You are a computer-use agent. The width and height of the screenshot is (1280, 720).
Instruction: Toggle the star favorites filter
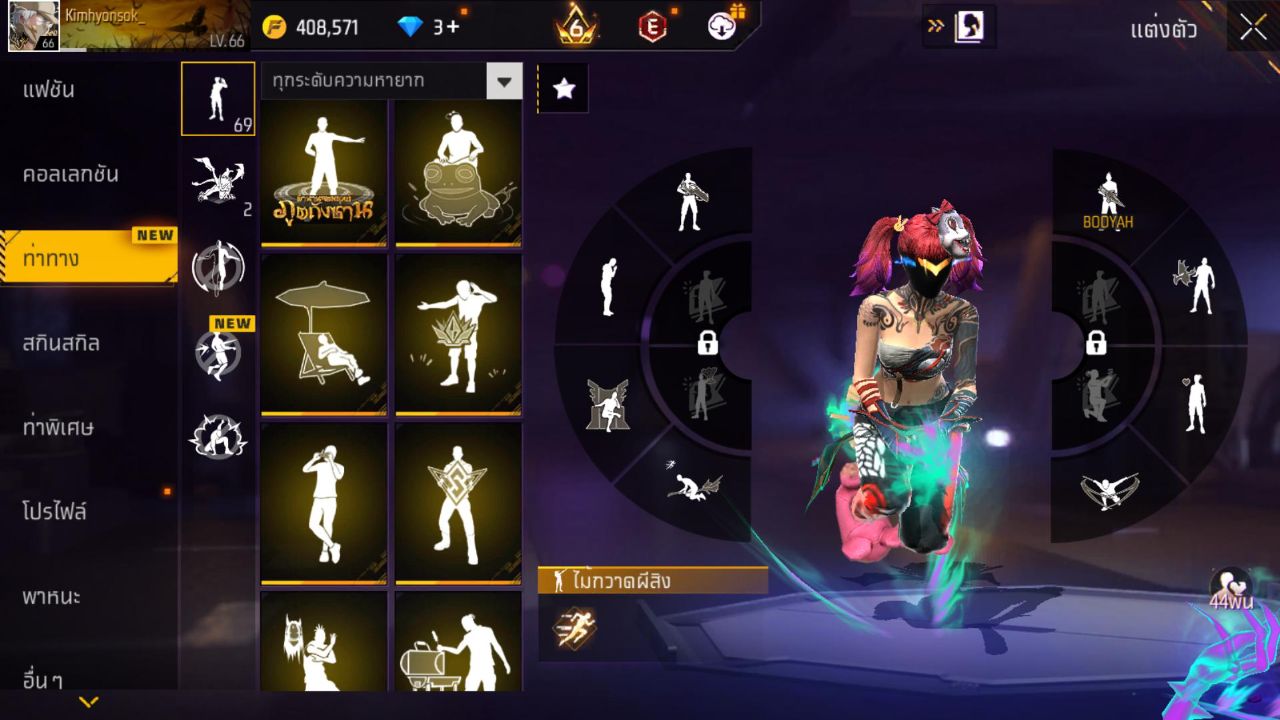pos(564,89)
